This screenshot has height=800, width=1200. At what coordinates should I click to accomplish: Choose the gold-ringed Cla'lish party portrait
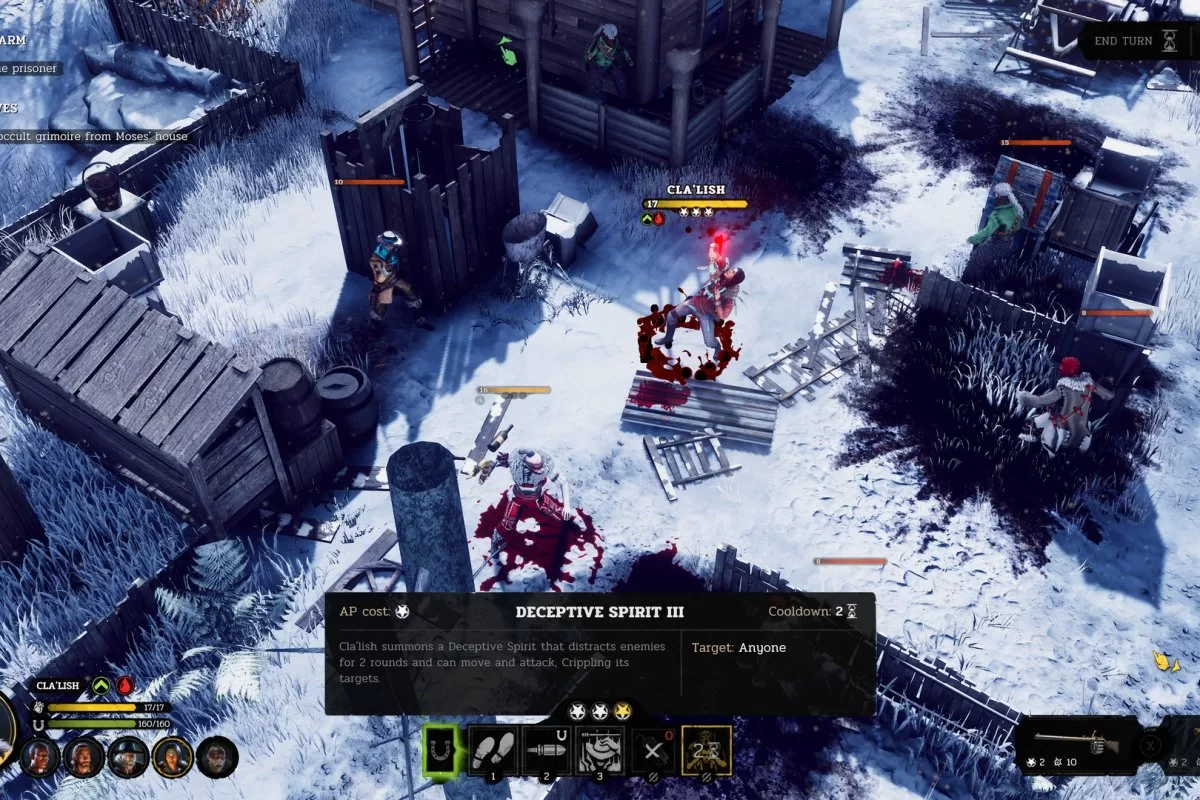172,757
